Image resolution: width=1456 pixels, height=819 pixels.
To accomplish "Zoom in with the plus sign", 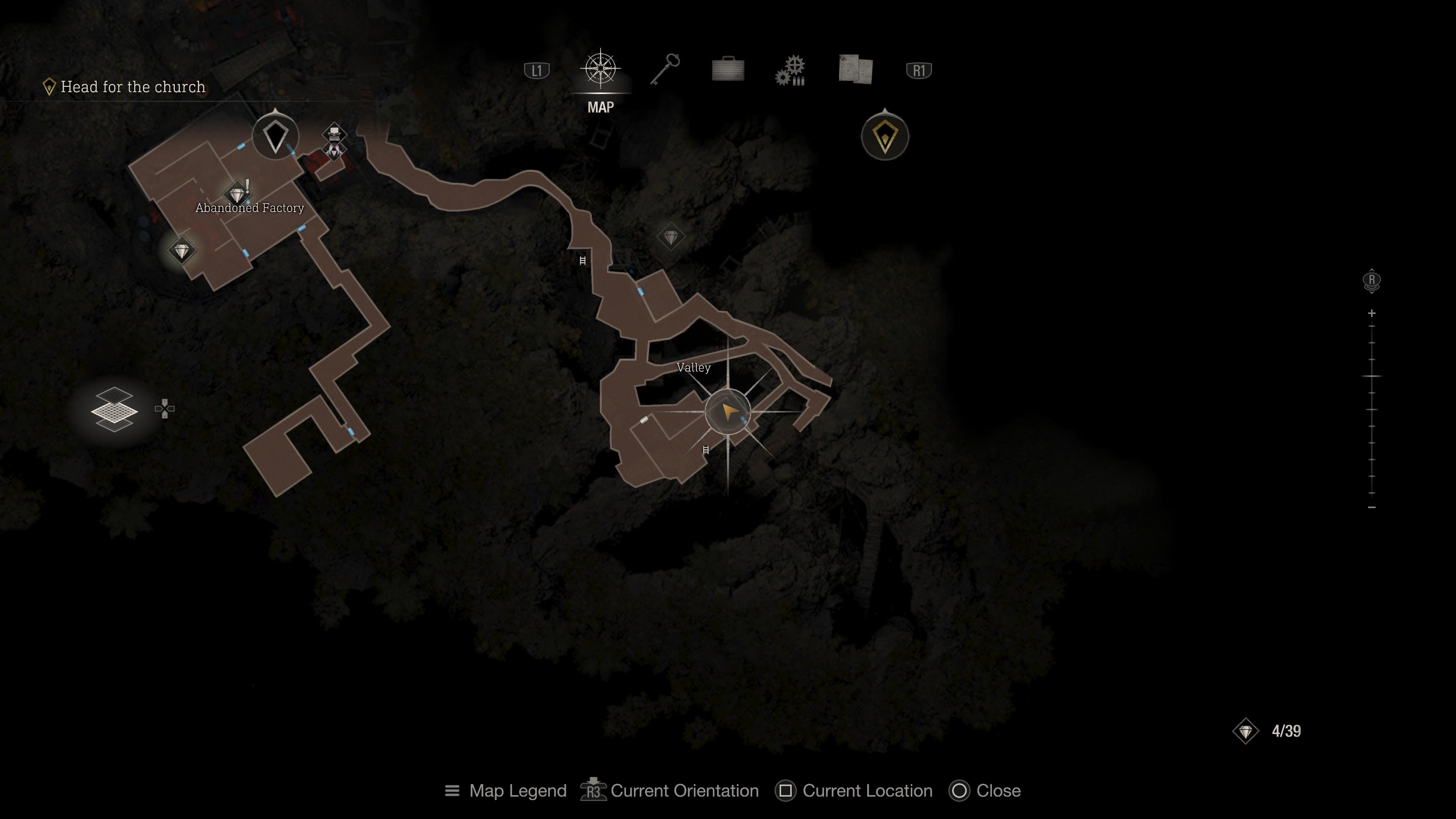I will click(x=1372, y=313).
